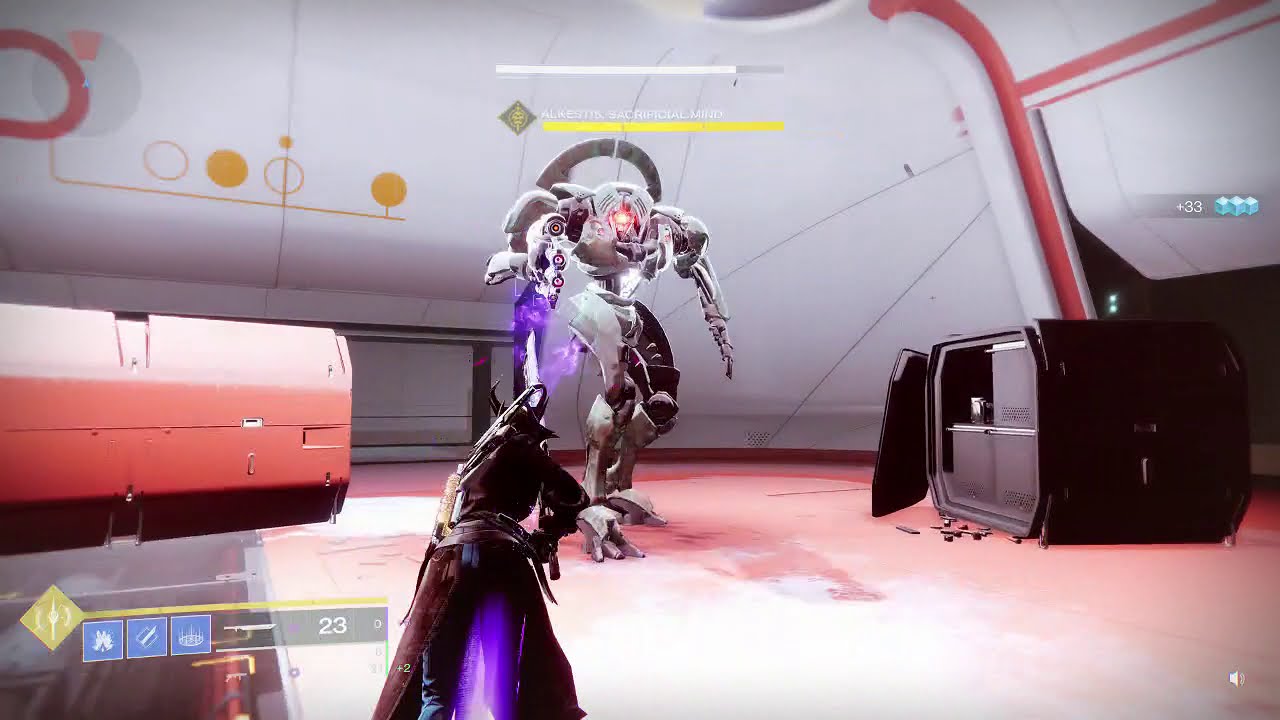Trigger the spiked-ring class ability icon
1280x720 pixels.
pyautogui.click(x=191, y=636)
